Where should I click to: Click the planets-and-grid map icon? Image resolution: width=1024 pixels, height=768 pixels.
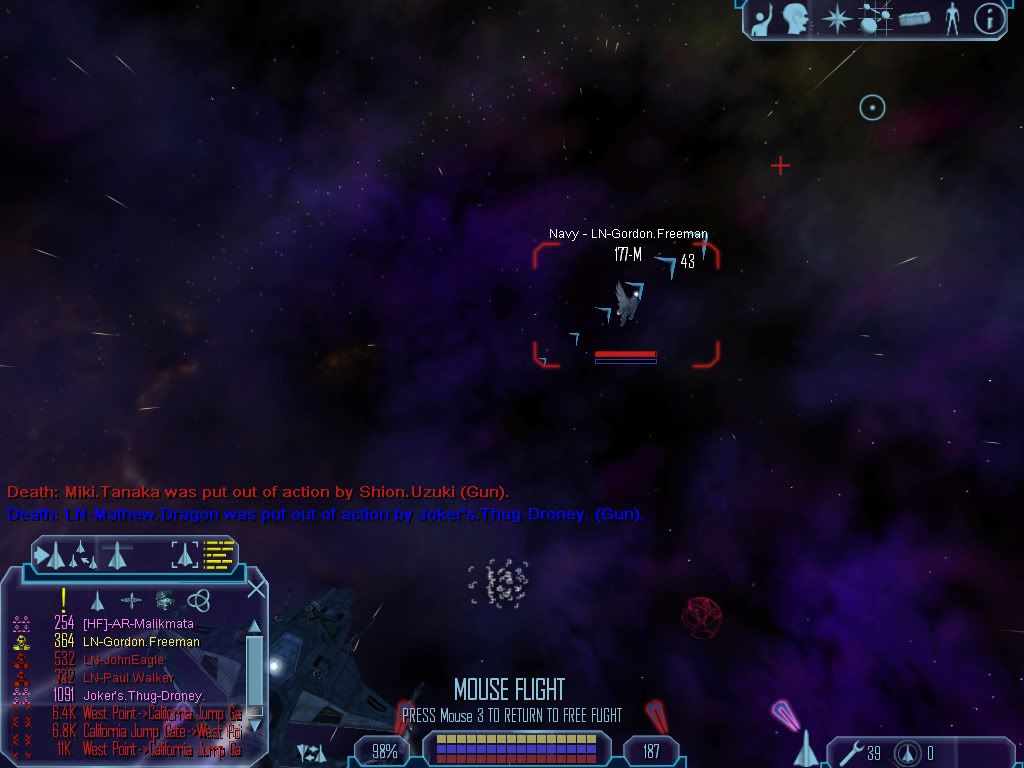pos(876,18)
